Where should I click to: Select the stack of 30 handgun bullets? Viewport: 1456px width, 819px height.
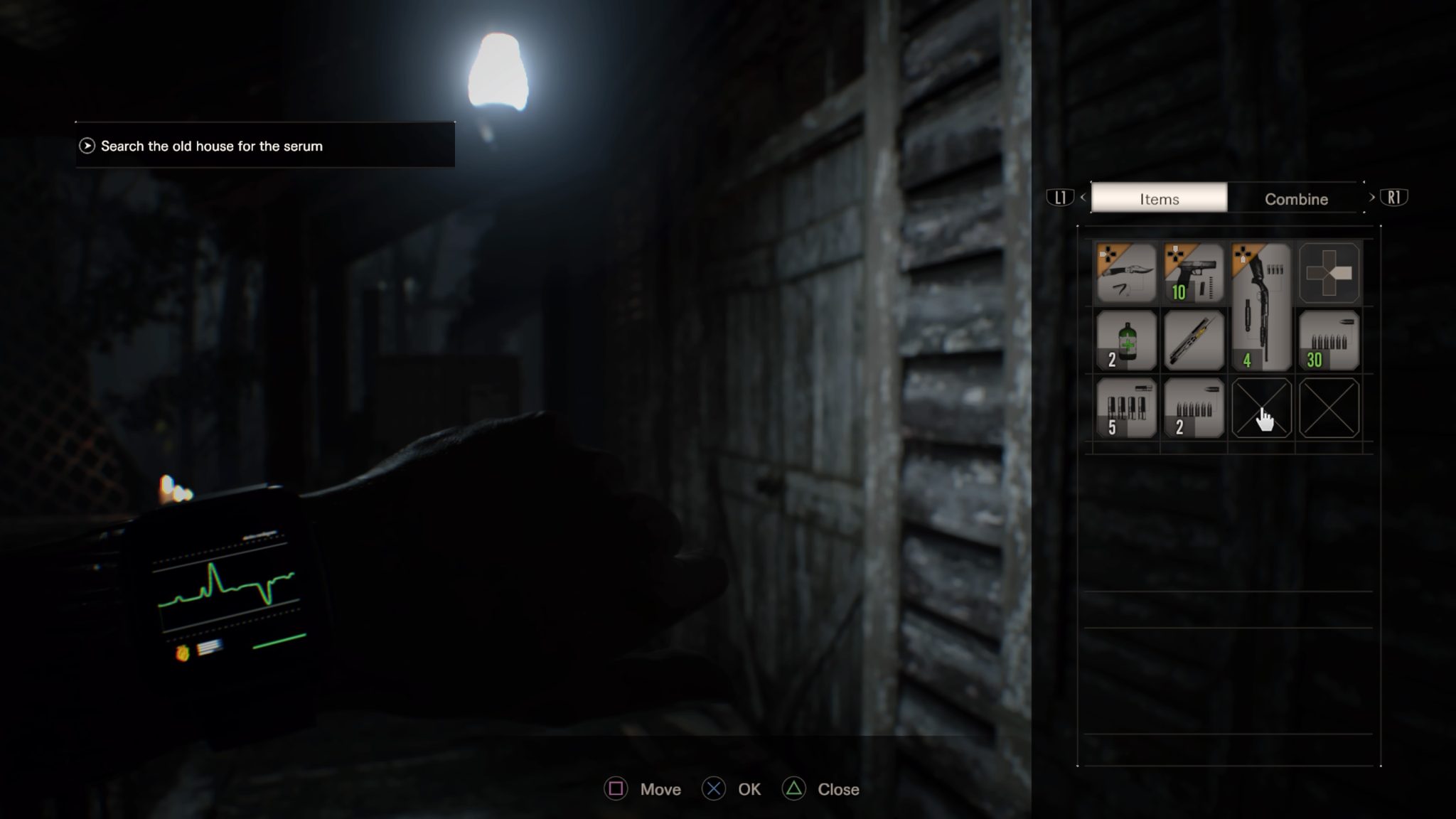tap(1329, 341)
